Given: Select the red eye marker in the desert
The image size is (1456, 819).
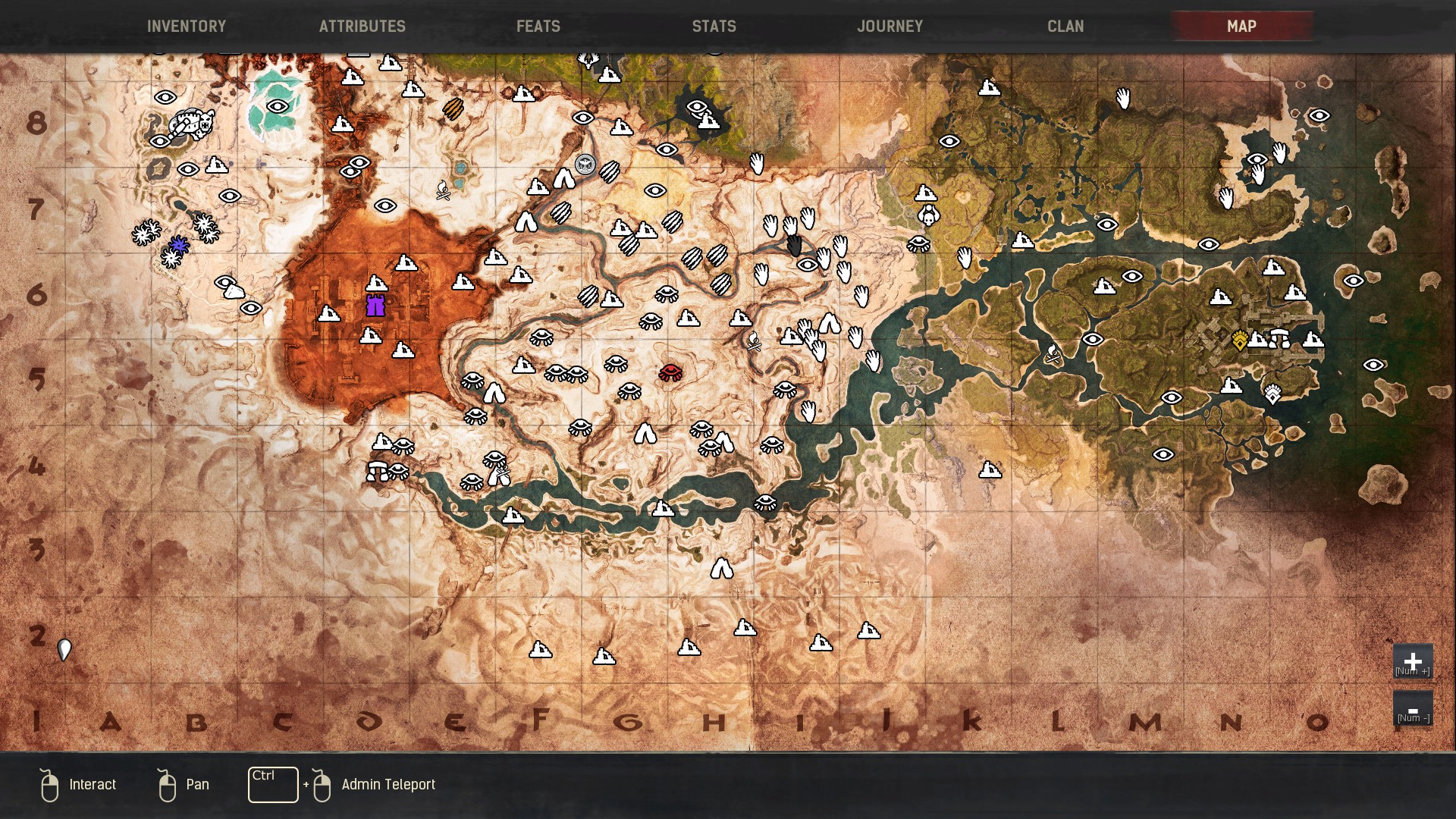Looking at the screenshot, I should coord(670,372).
